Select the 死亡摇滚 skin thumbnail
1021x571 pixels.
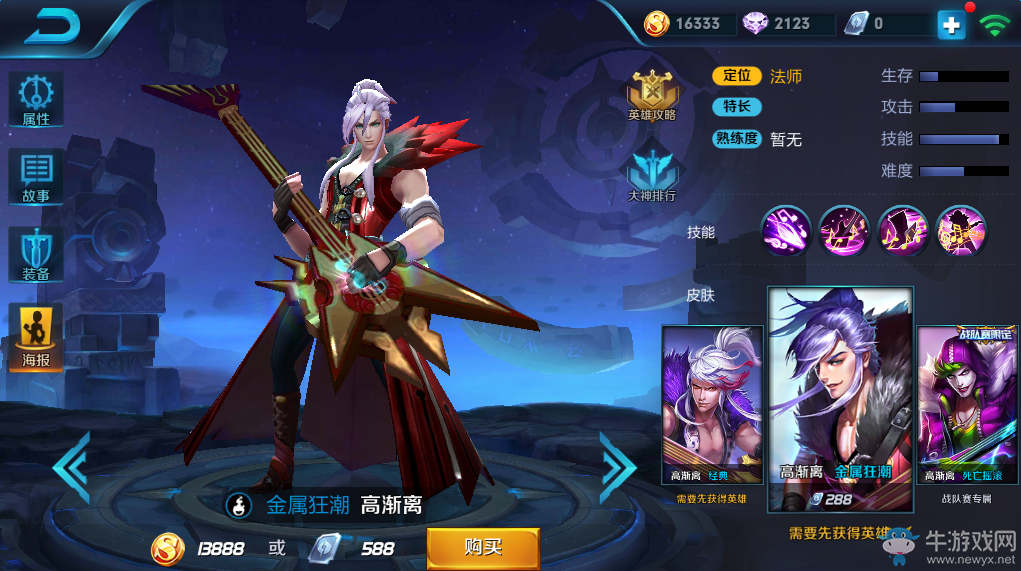(x=968, y=405)
